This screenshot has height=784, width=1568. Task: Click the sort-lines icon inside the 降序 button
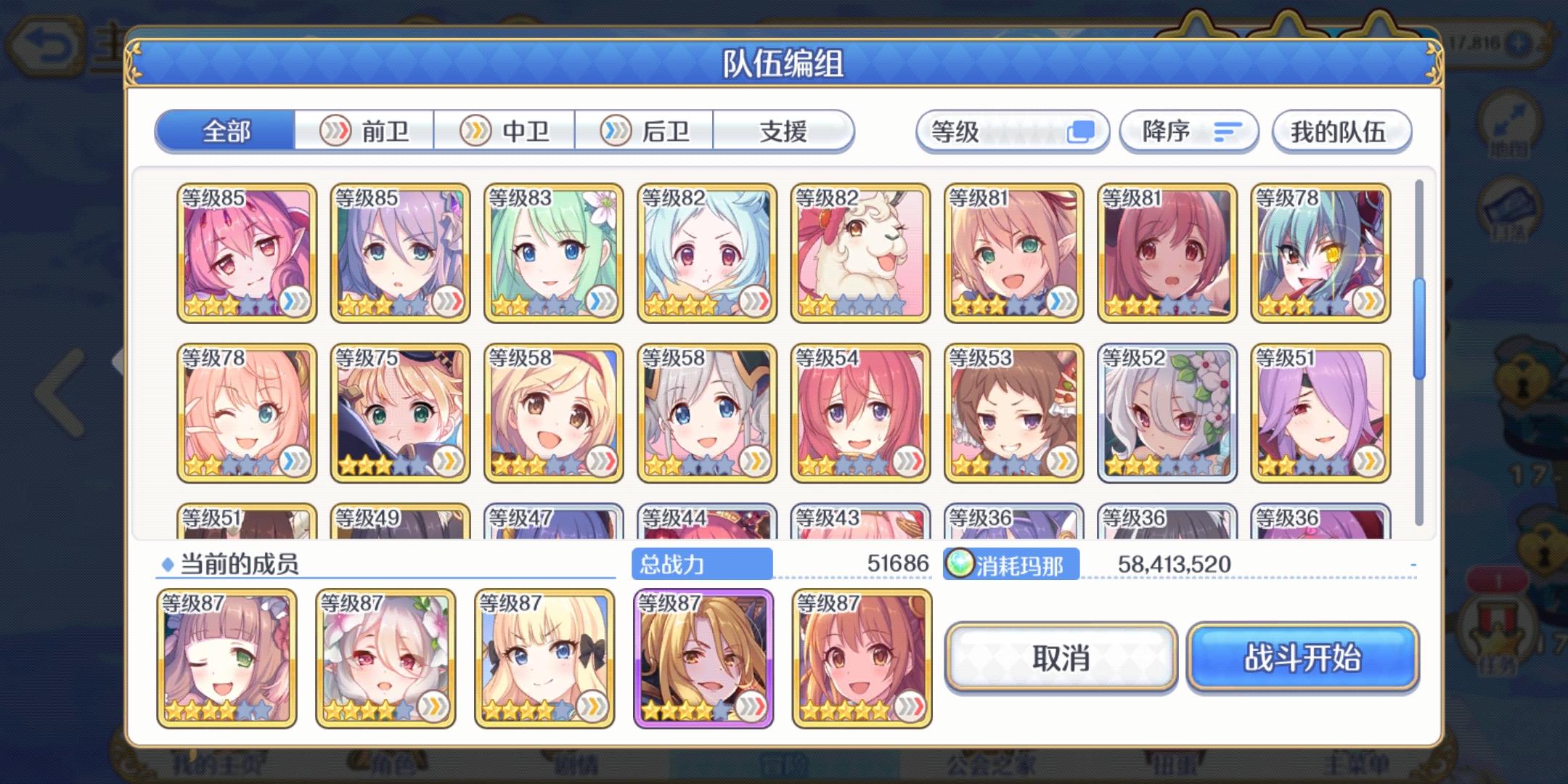click(1225, 131)
